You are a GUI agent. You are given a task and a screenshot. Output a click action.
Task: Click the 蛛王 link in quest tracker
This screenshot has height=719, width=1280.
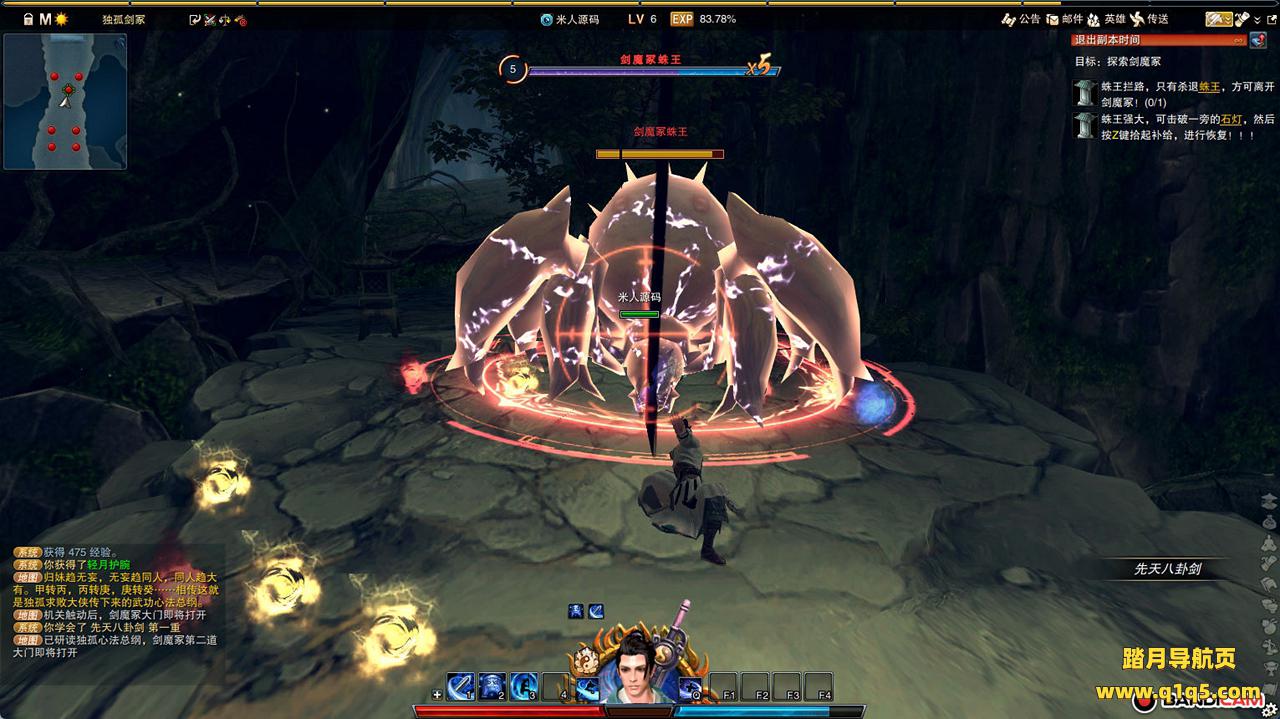[x=1209, y=88]
